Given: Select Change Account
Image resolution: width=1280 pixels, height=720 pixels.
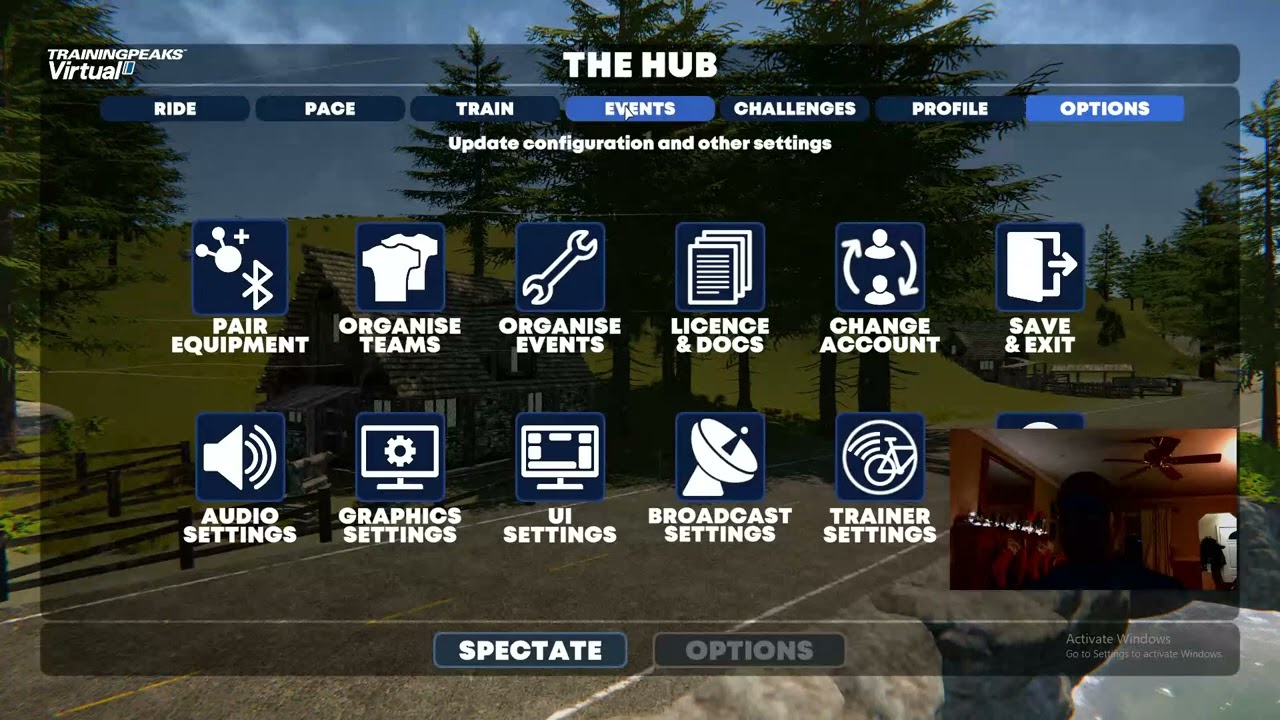Looking at the screenshot, I should pos(880,268).
